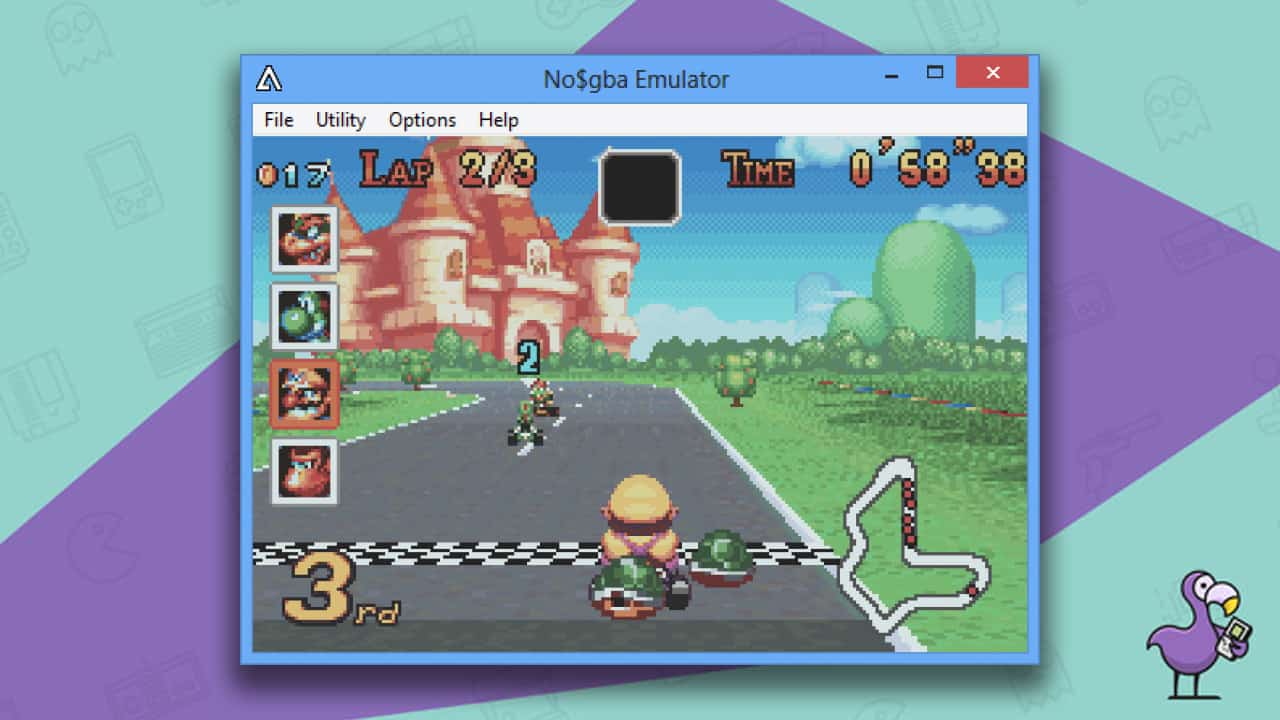Click Donkey Kong's portrait at the bottom
The width and height of the screenshot is (1280, 720).
point(303,470)
